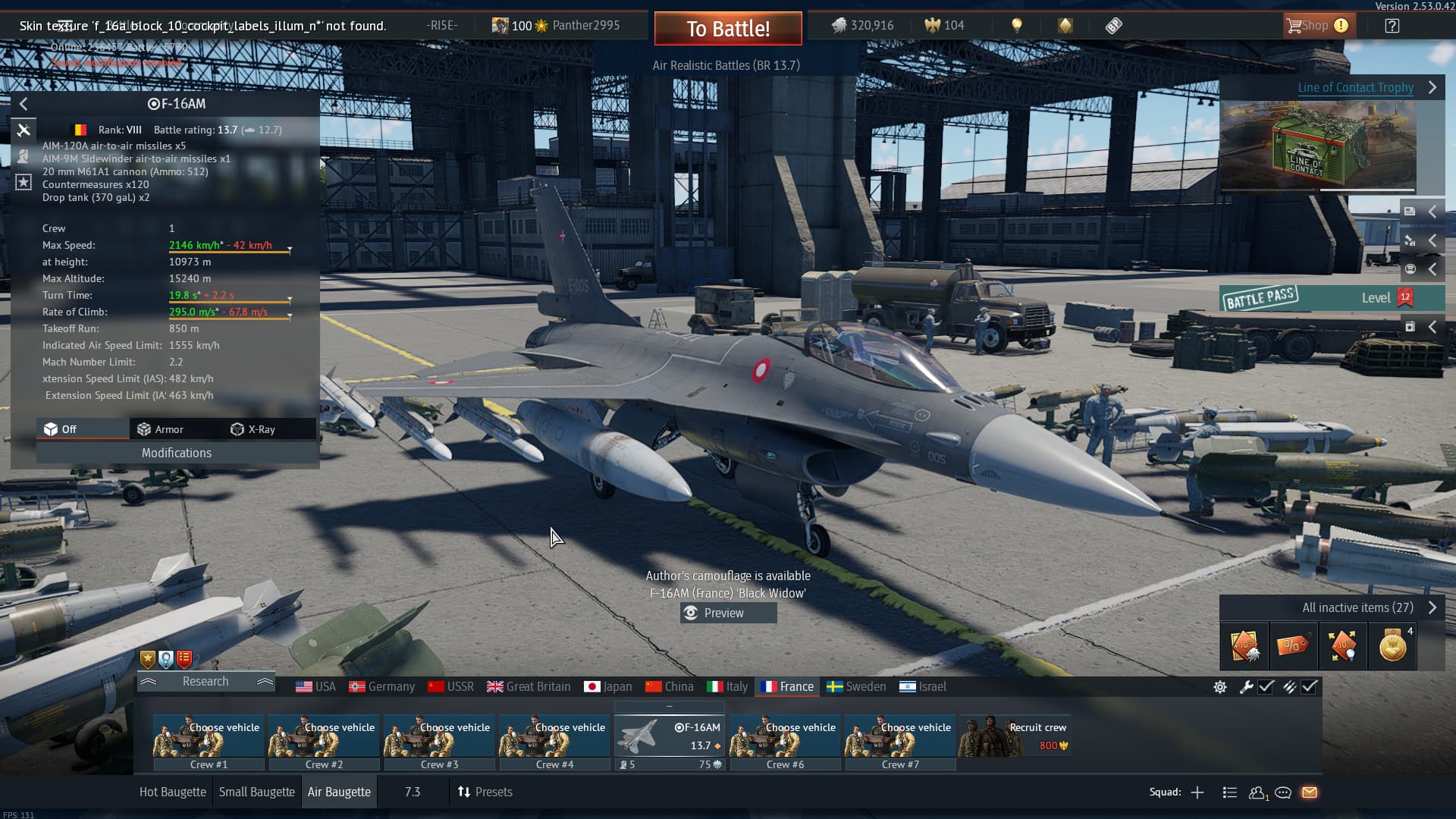Start a match with To Battle!

727,29
